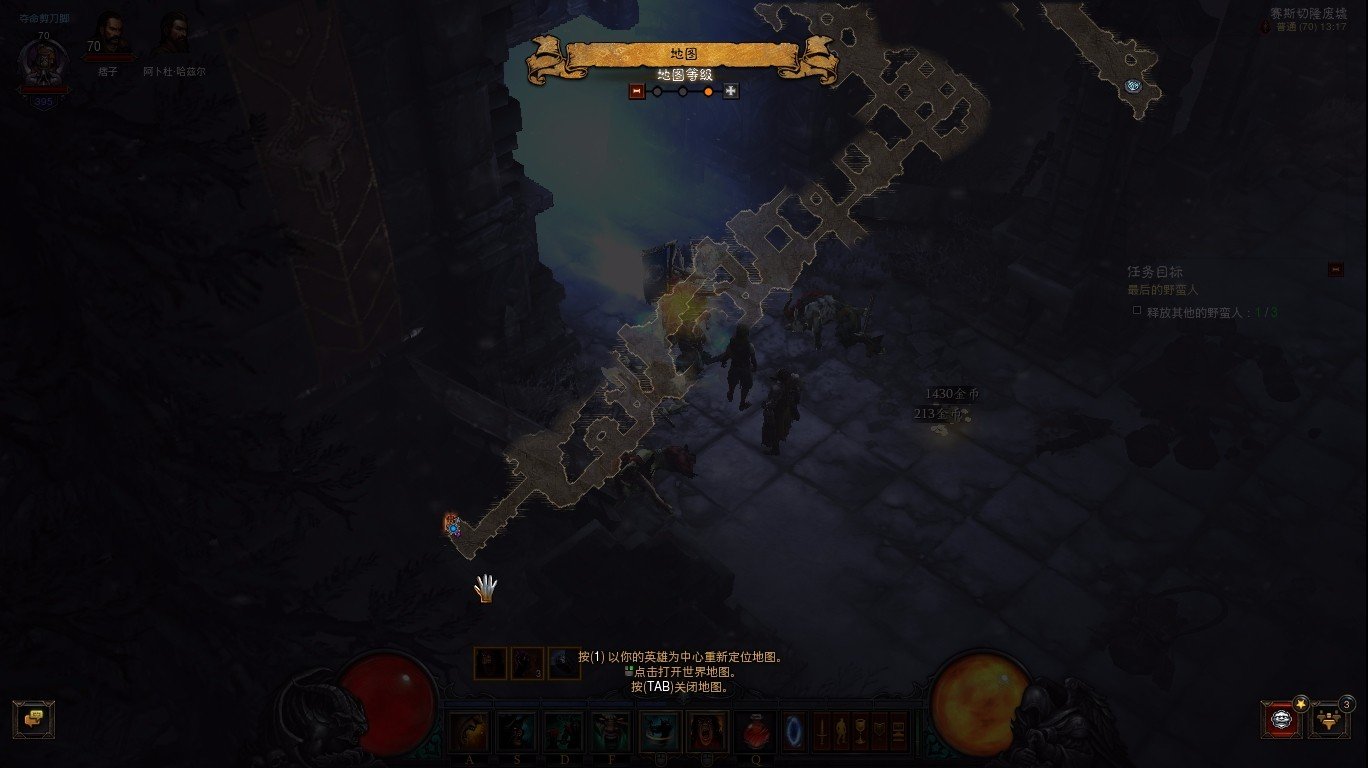
Task: Use the red health potion
Action: [754, 732]
